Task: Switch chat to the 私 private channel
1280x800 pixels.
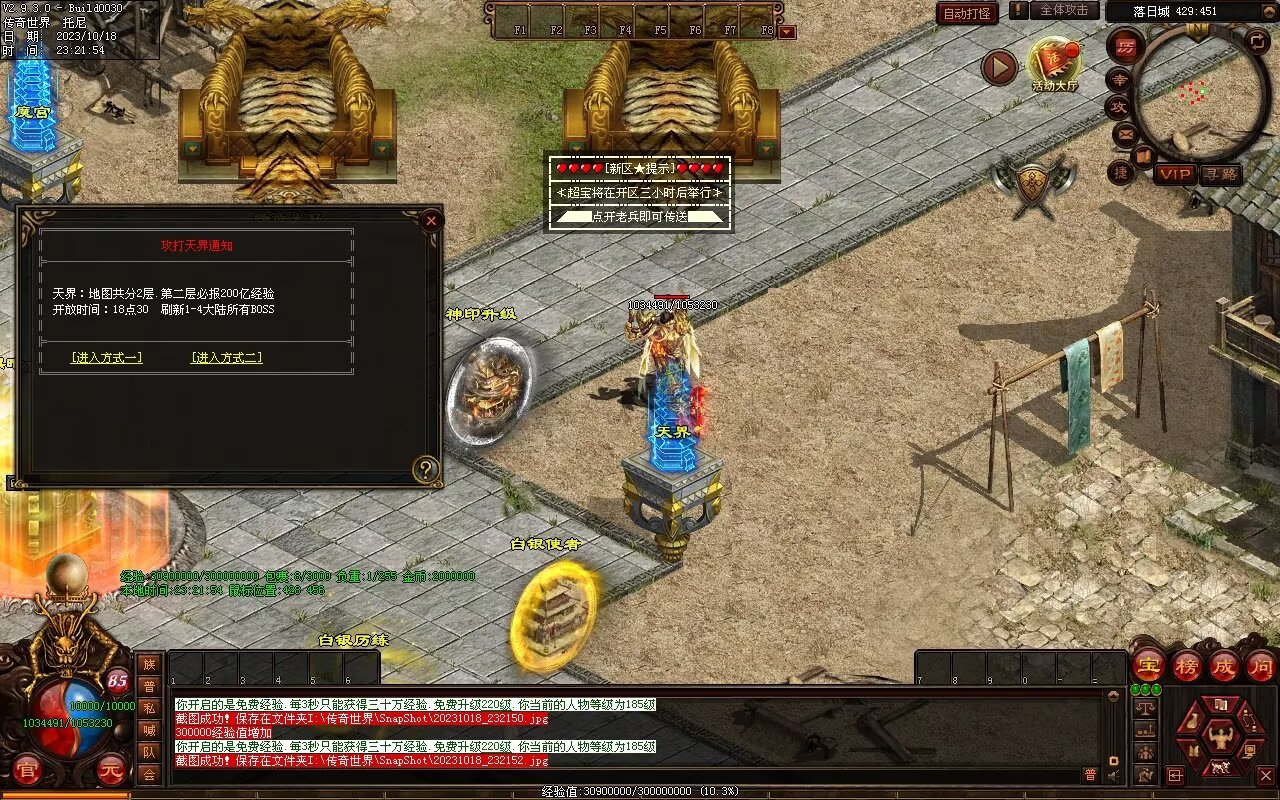Action: (x=149, y=708)
